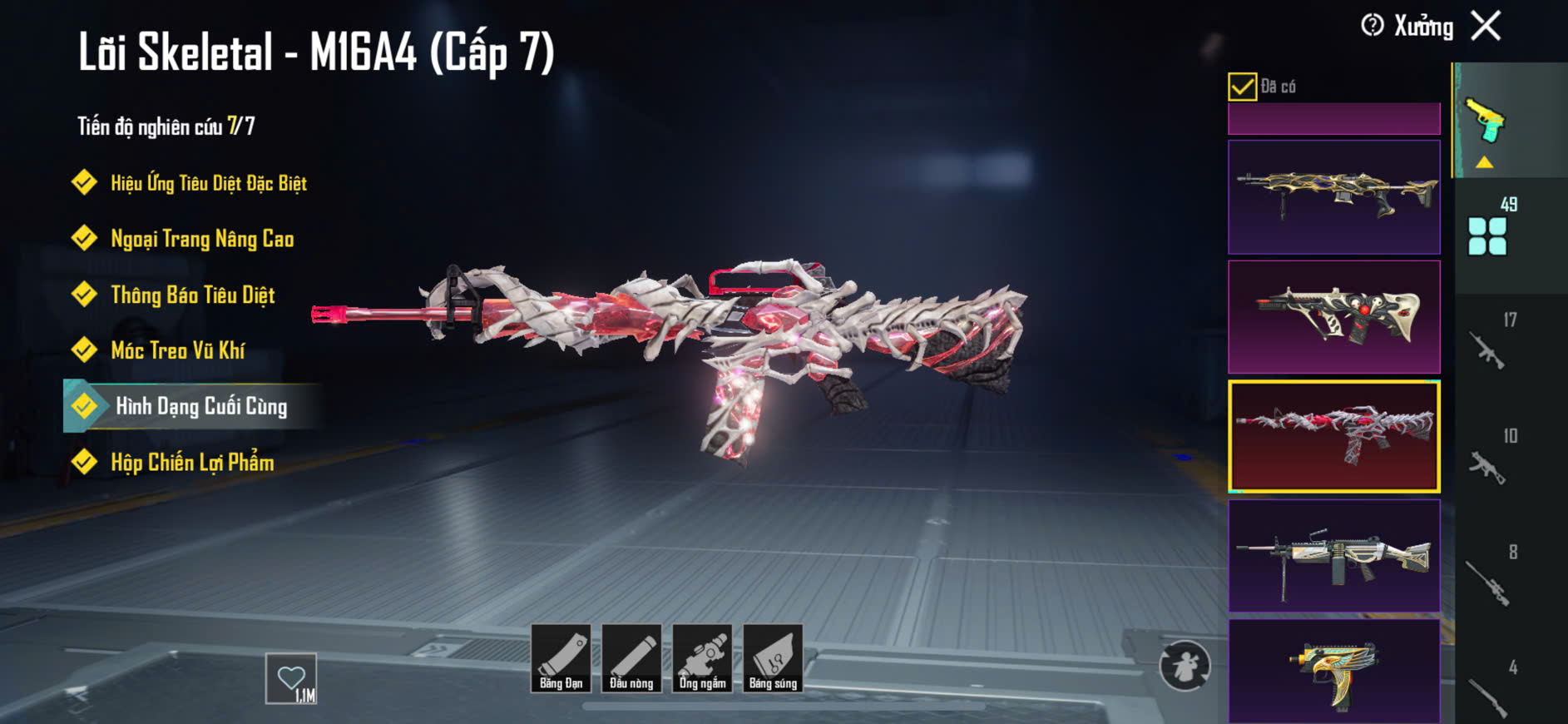This screenshot has width=1568, height=724.
Task: Open Hộp Chiến Lợi Phẩm entry
Action: [x=192, y=462]
